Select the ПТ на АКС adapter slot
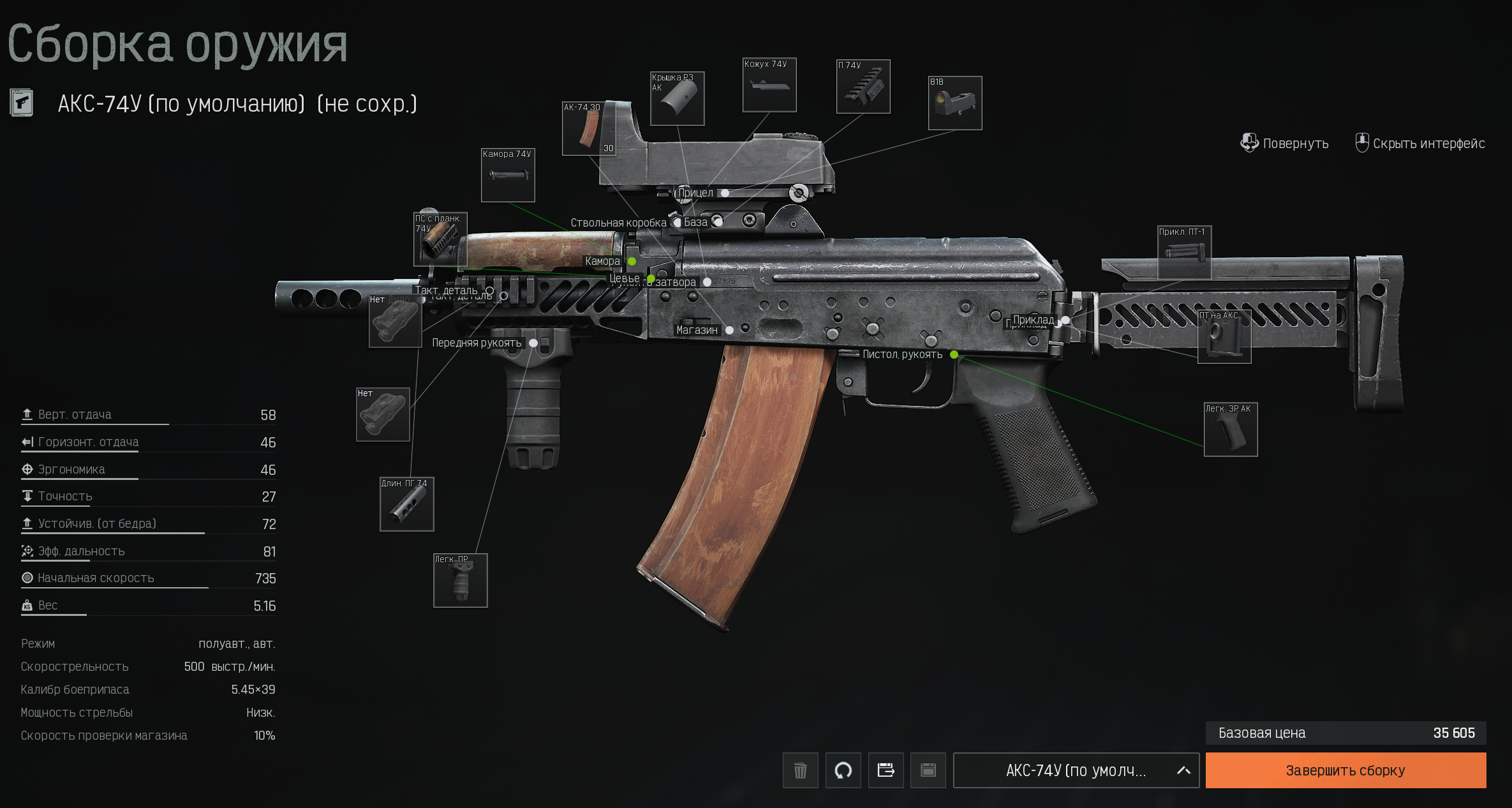 [1224, 336]
